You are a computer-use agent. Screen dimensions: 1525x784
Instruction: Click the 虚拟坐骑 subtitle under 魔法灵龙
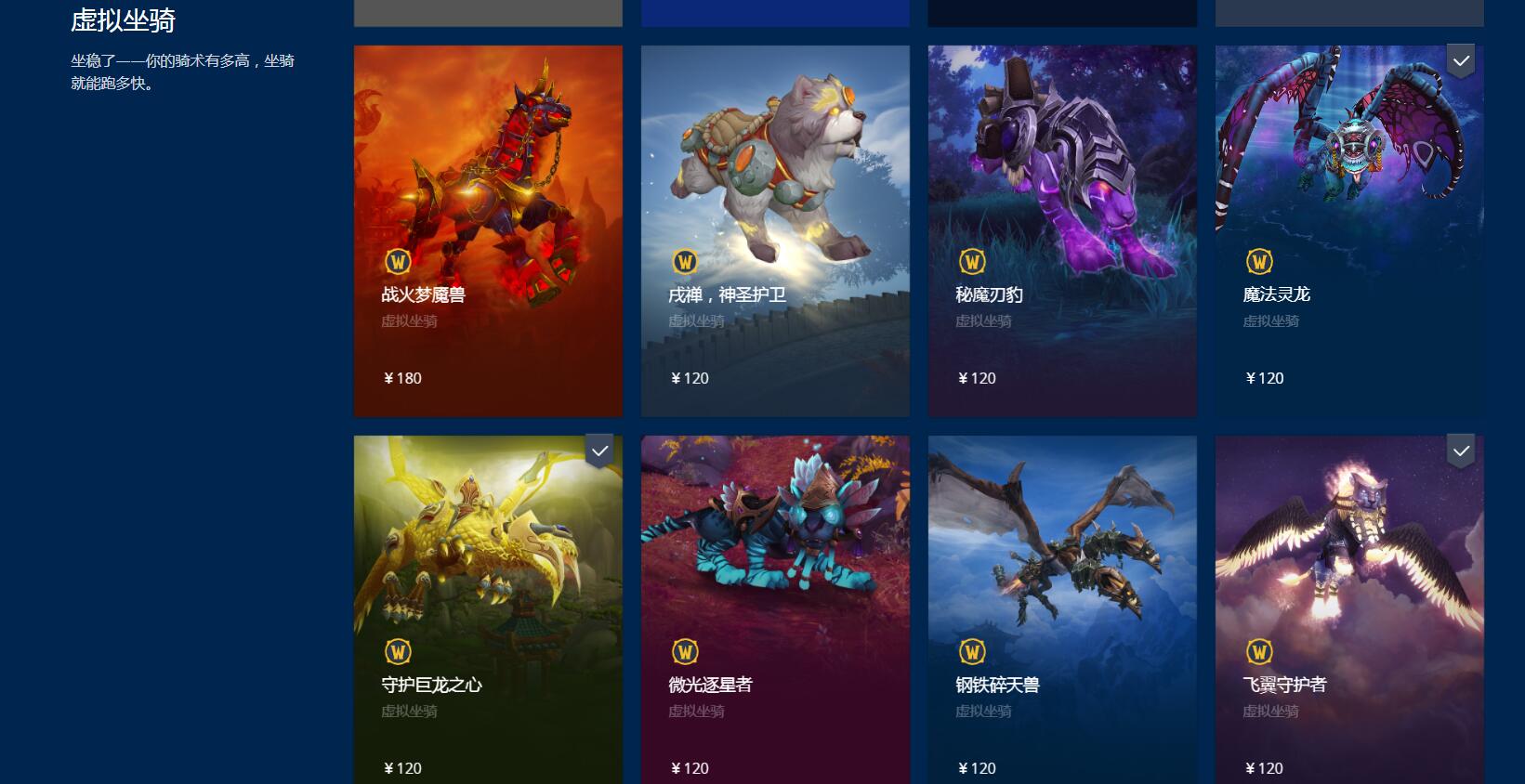point(1272,320)
